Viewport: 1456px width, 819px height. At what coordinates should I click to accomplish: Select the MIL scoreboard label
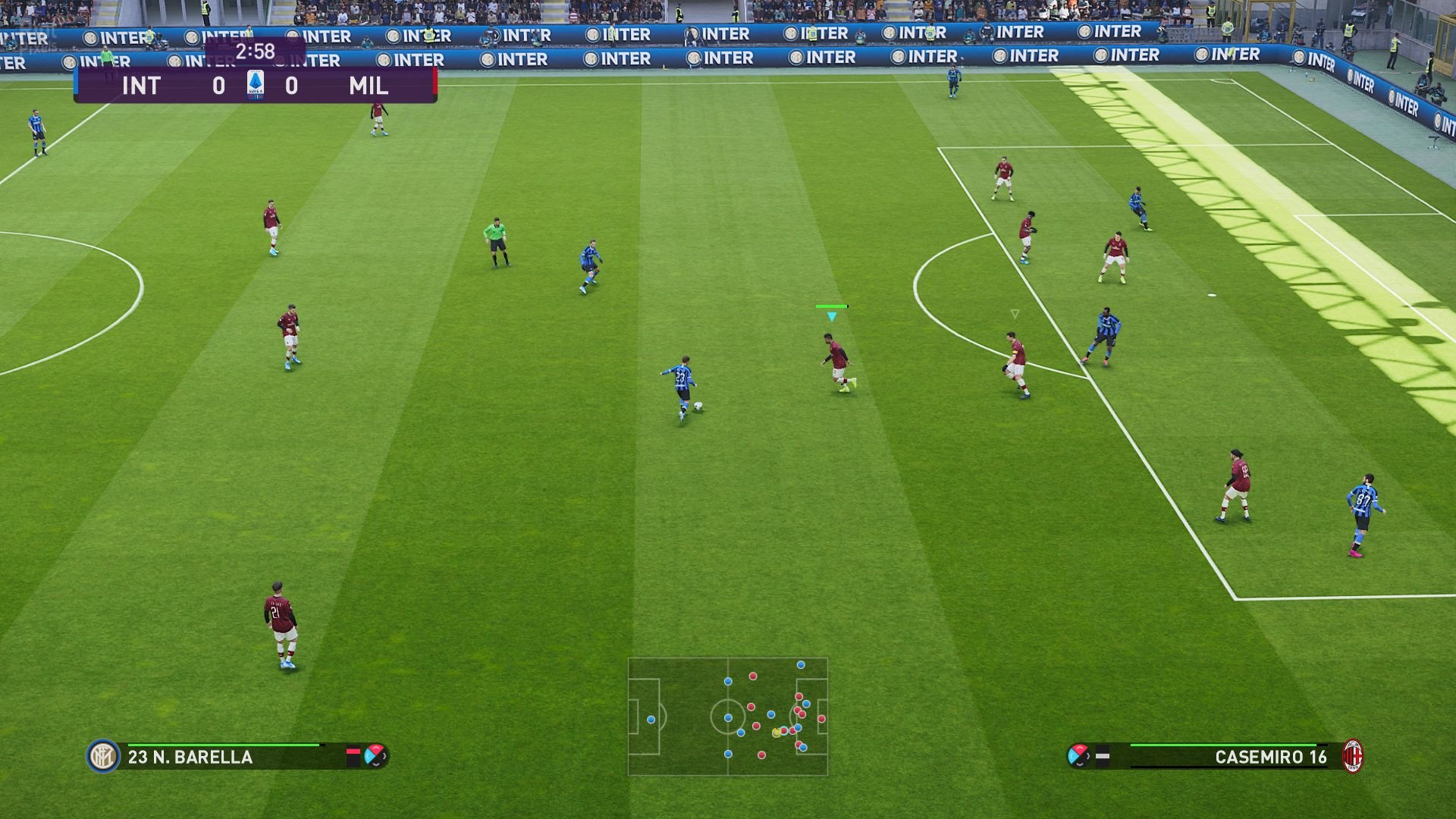pyautogui.click(x=371, y=86)
